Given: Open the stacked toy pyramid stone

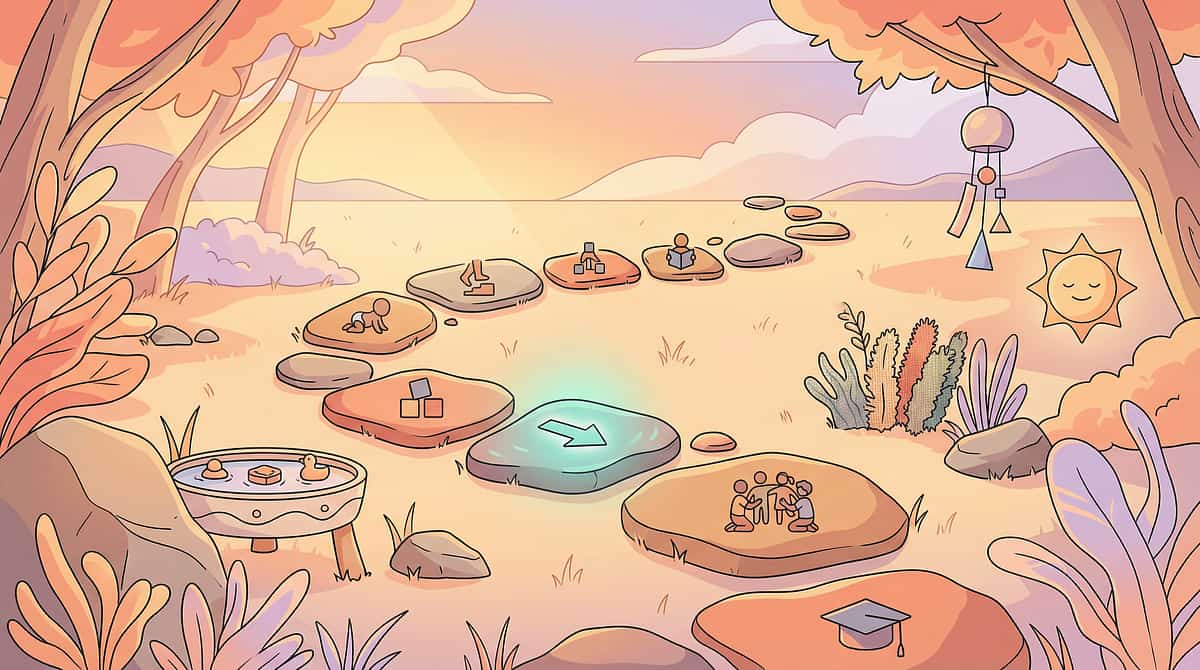Looking at the screenshot, I should click(x=591, y=265).
